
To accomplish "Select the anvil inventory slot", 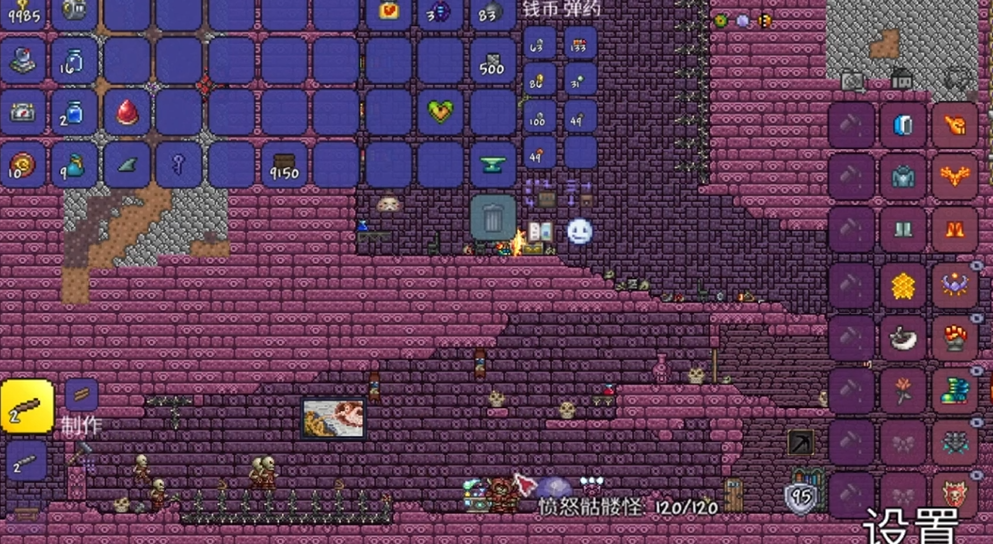I will [493, 165].
